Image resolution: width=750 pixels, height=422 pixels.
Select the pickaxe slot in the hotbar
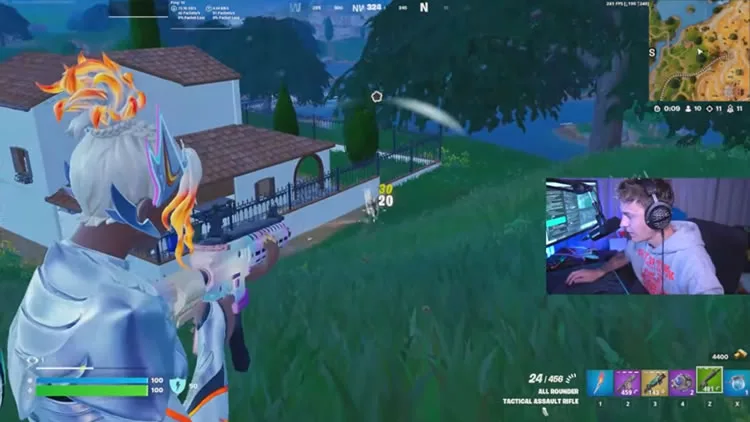pyautogui.click(x=600, y=383)
